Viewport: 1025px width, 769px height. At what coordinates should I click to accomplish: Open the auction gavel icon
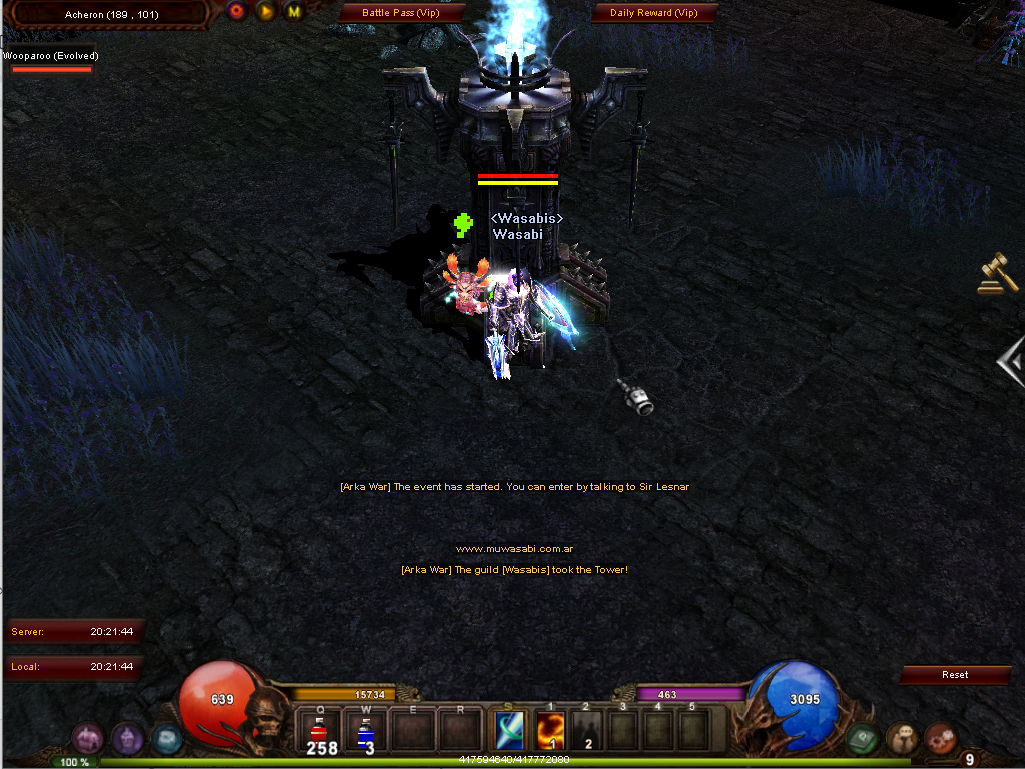tap(997, 273)
